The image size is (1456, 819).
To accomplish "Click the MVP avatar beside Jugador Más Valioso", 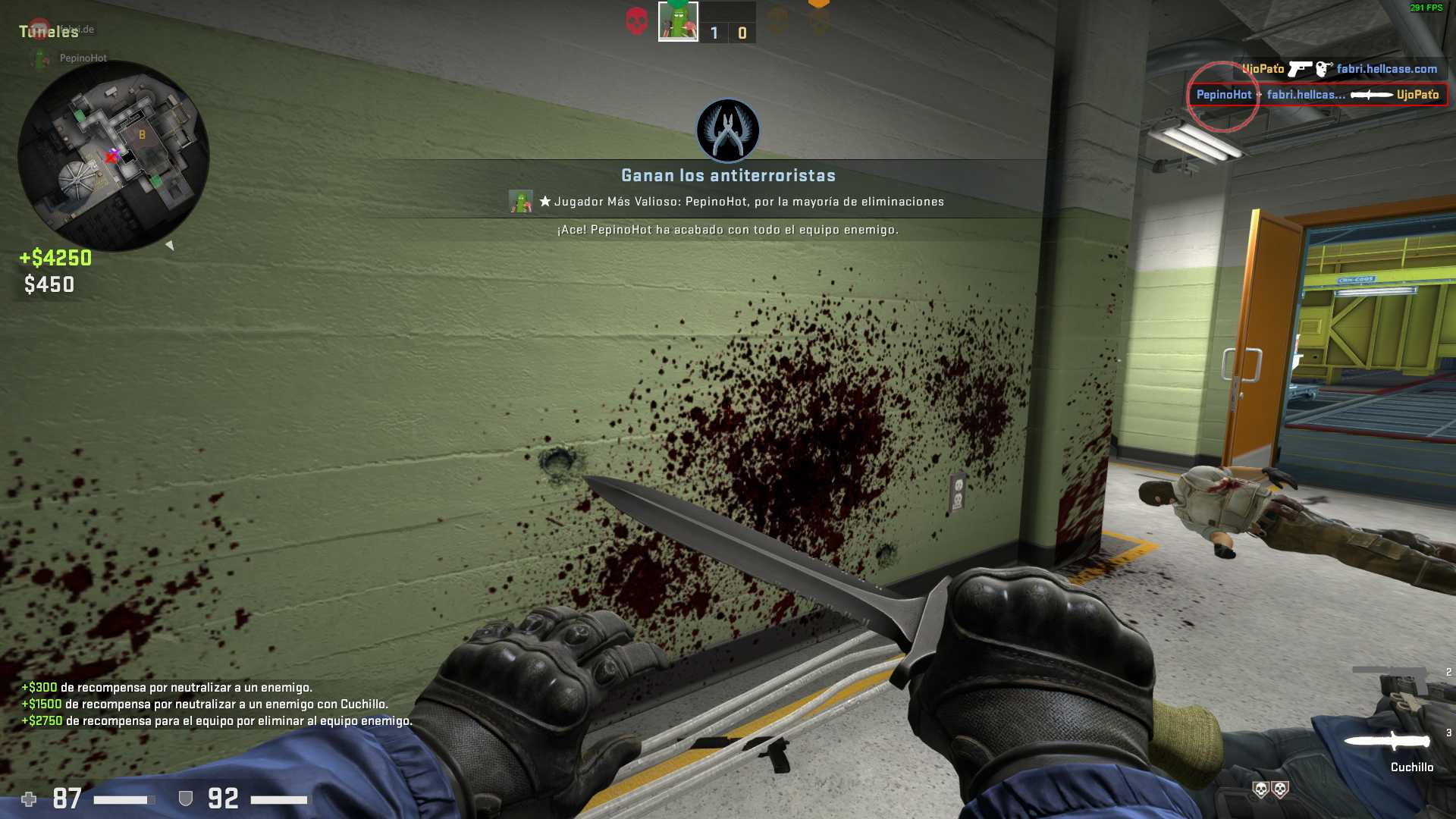I will [521, 202].
